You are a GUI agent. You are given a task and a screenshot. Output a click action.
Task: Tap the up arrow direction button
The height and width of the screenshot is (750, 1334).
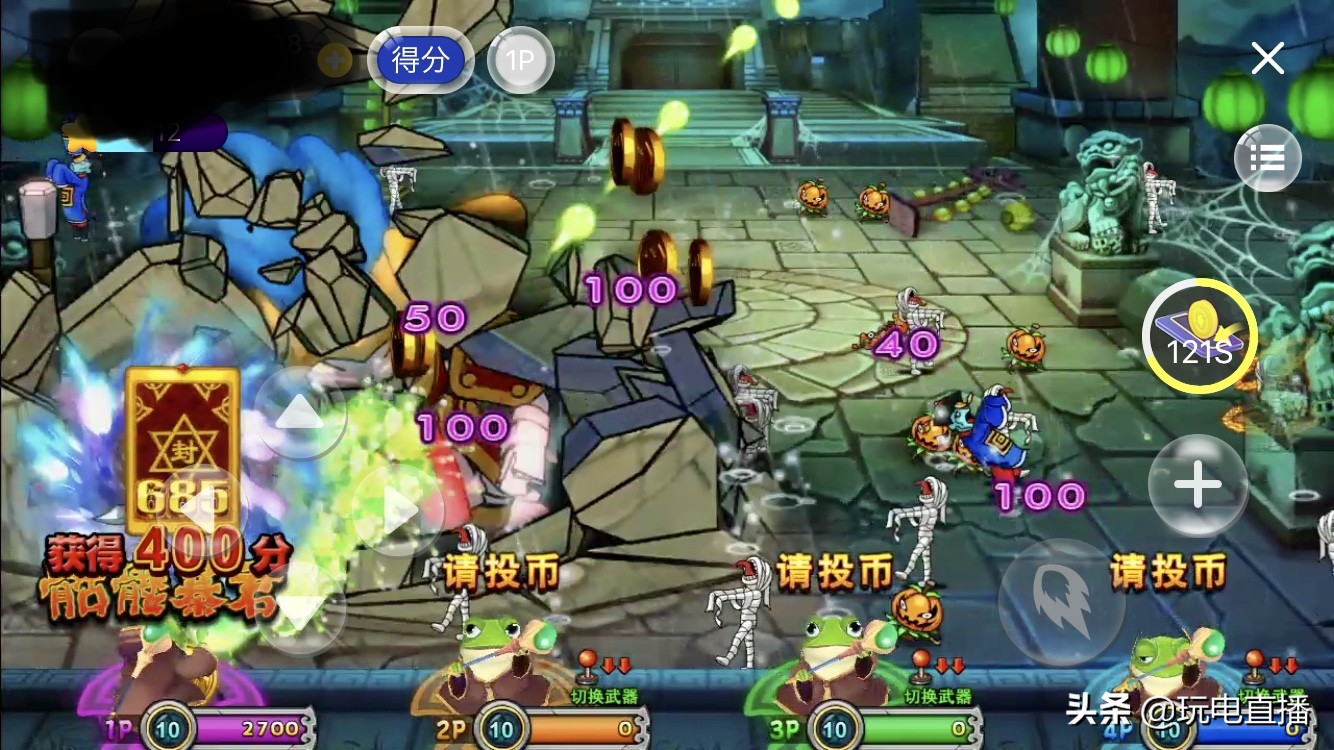[x=300, y=413]
